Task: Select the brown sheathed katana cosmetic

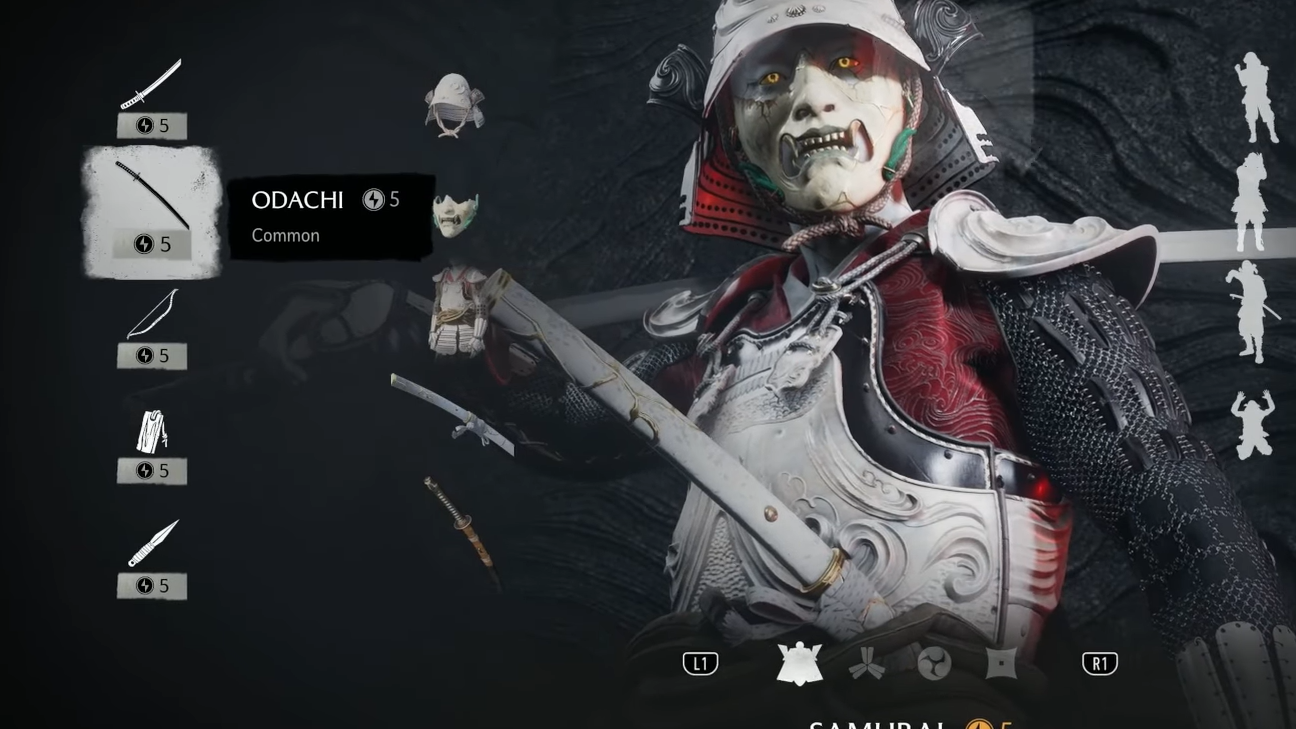Action: click(461, 521)
